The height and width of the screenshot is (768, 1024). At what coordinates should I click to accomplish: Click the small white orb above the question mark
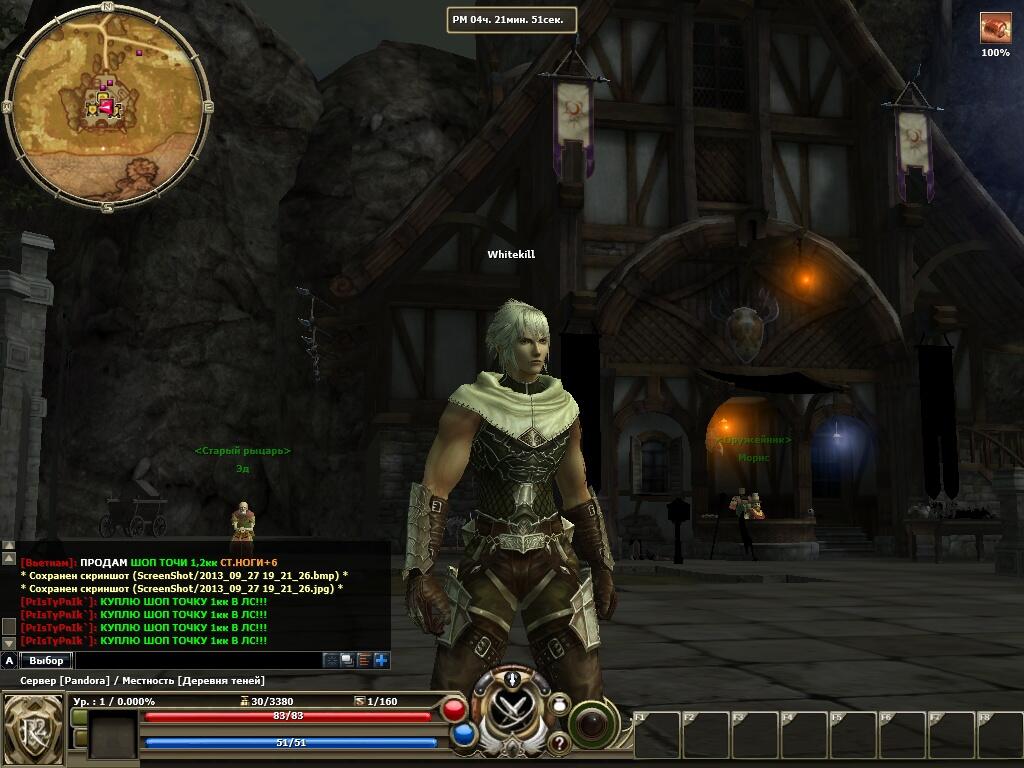click(x=557, y=705)
